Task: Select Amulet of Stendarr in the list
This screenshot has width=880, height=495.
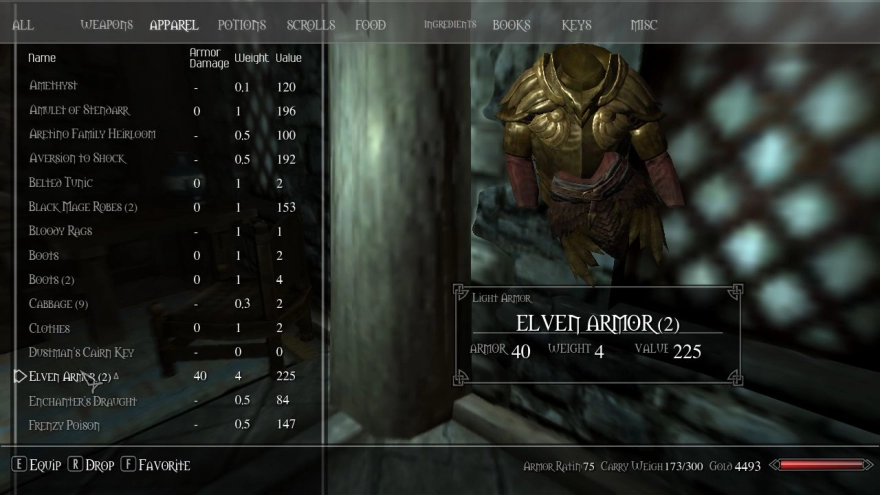Action: coord(79,110)
